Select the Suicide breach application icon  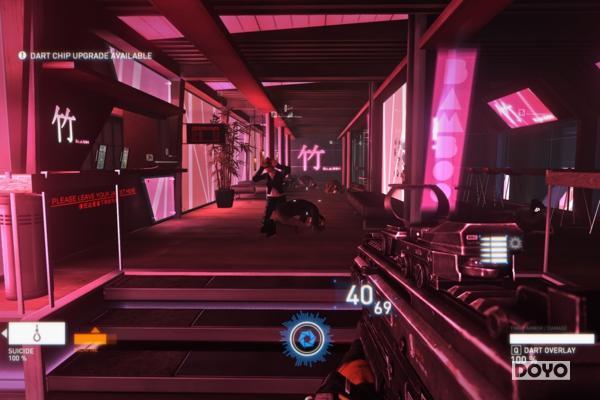click(x=37, y=333)
